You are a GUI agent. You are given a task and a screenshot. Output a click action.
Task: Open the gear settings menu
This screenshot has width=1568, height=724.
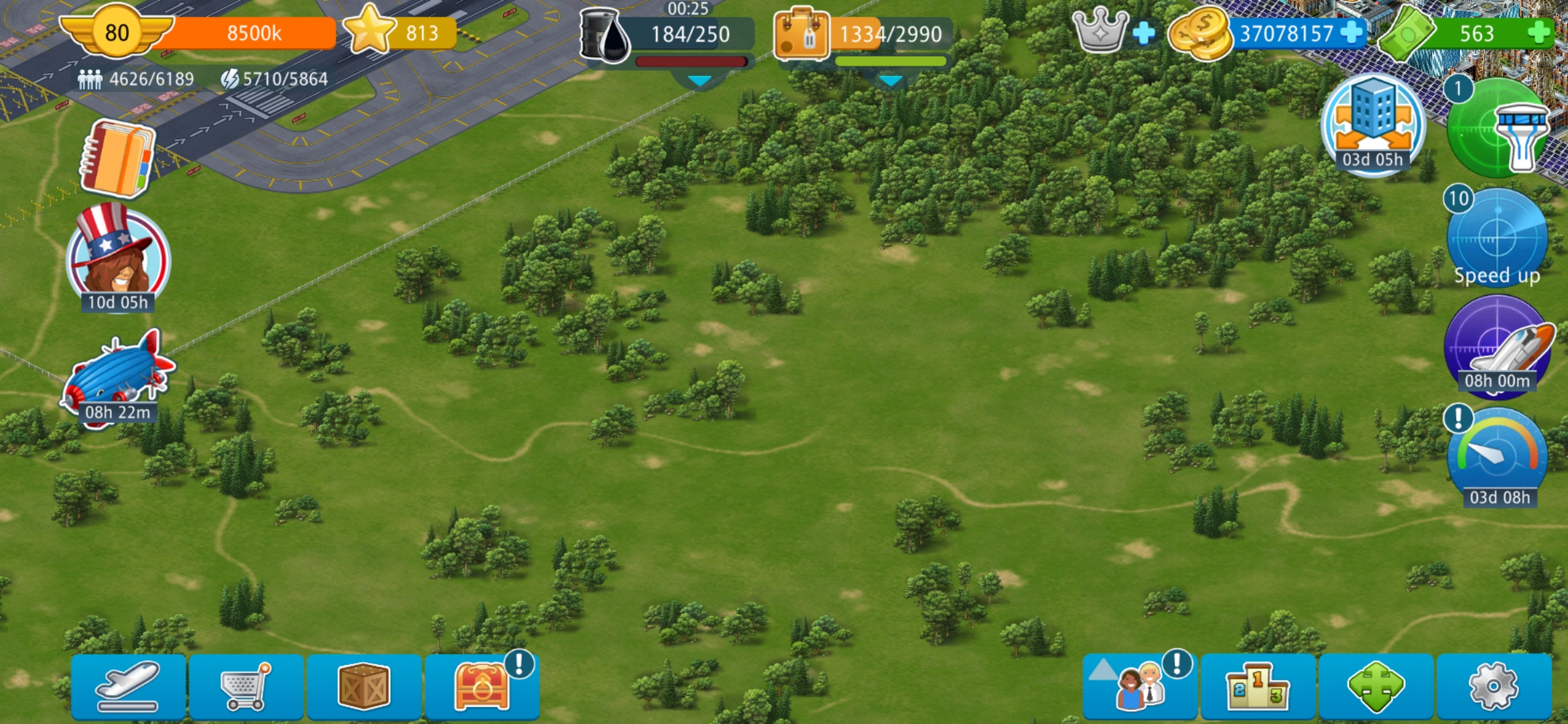(1494, 686)
